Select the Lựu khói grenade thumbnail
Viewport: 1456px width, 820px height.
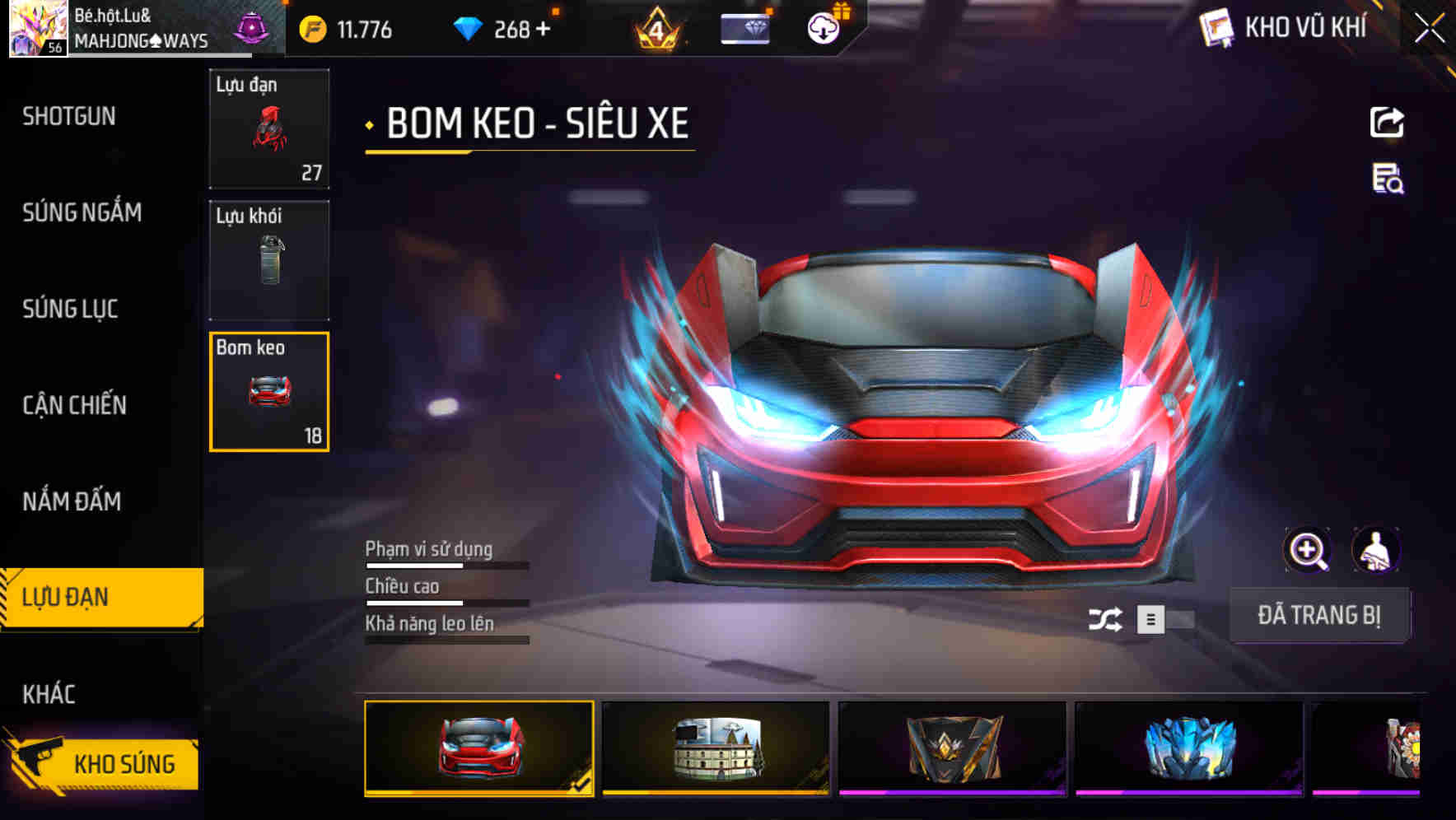[269, 259]
